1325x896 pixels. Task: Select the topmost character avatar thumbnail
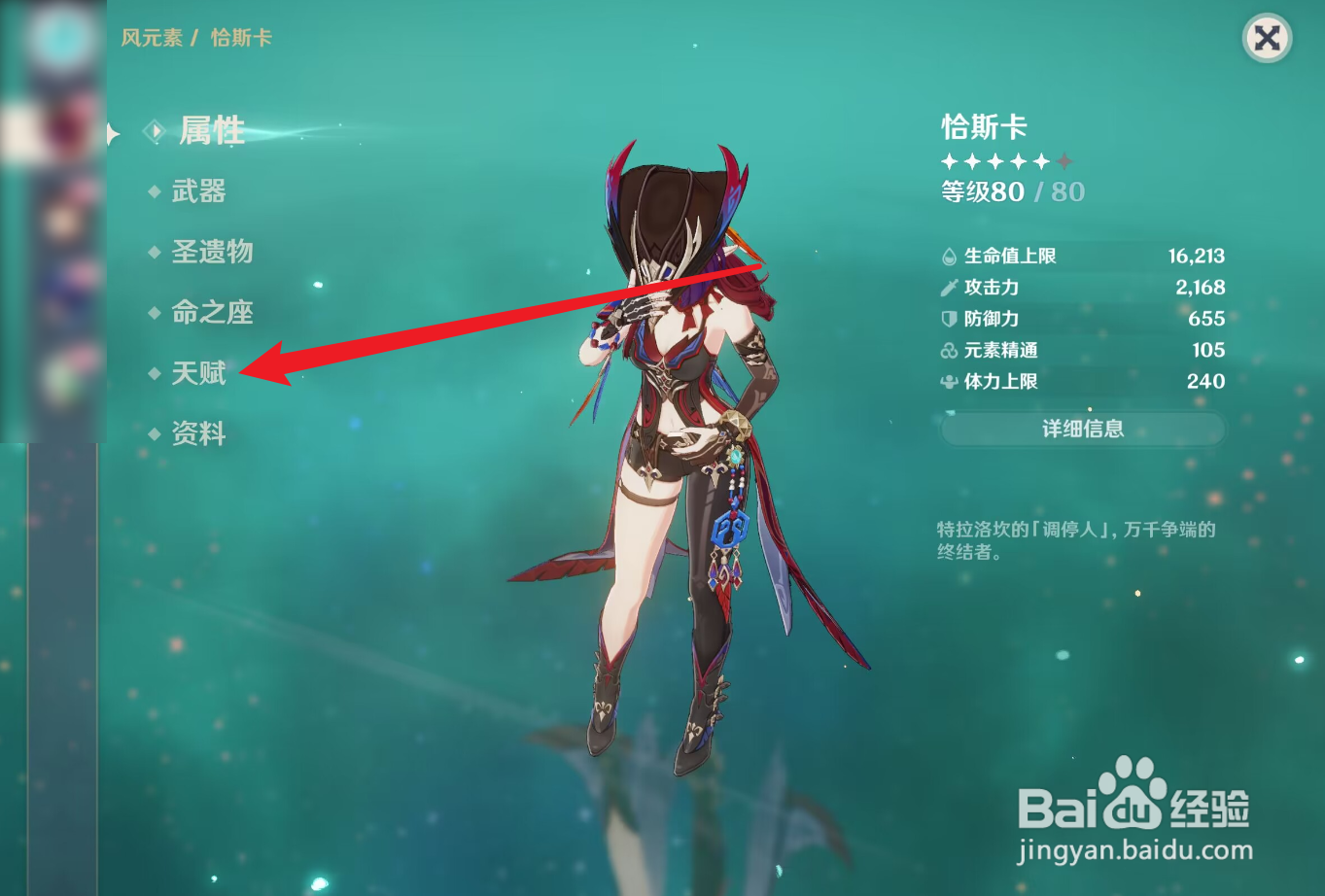point(60,39)
